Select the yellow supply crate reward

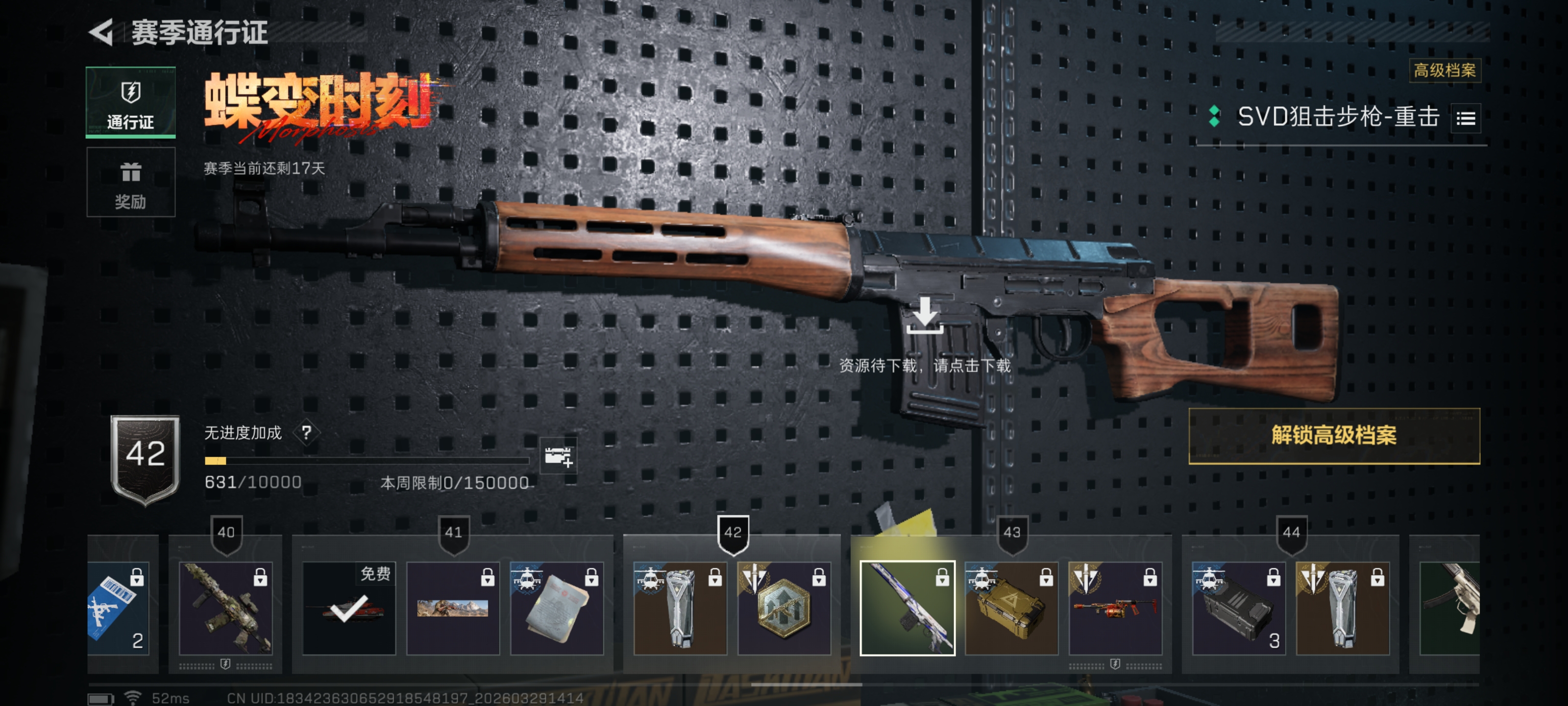tap(1011, 608)
